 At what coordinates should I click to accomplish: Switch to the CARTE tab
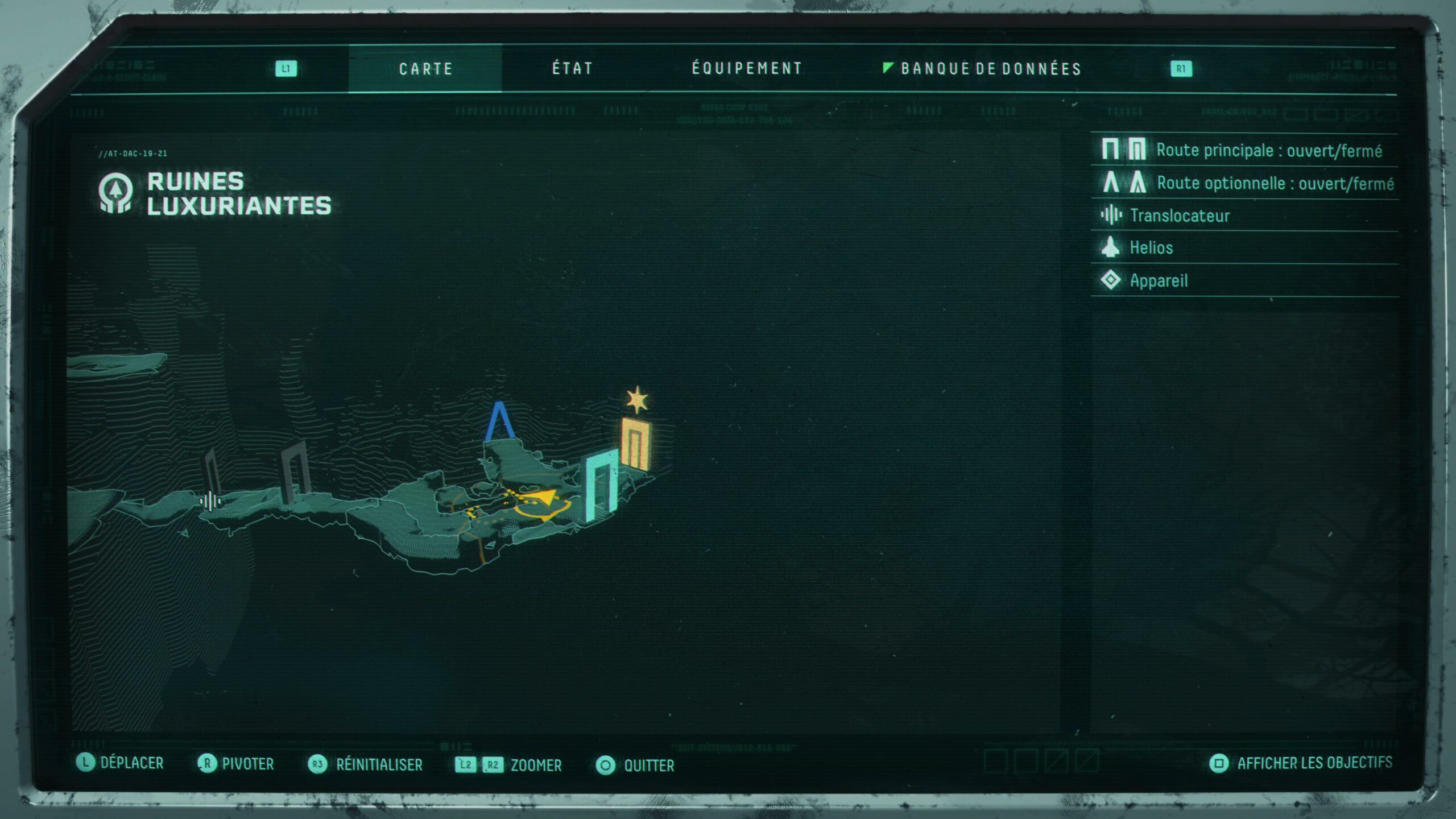tap(425, 69)
